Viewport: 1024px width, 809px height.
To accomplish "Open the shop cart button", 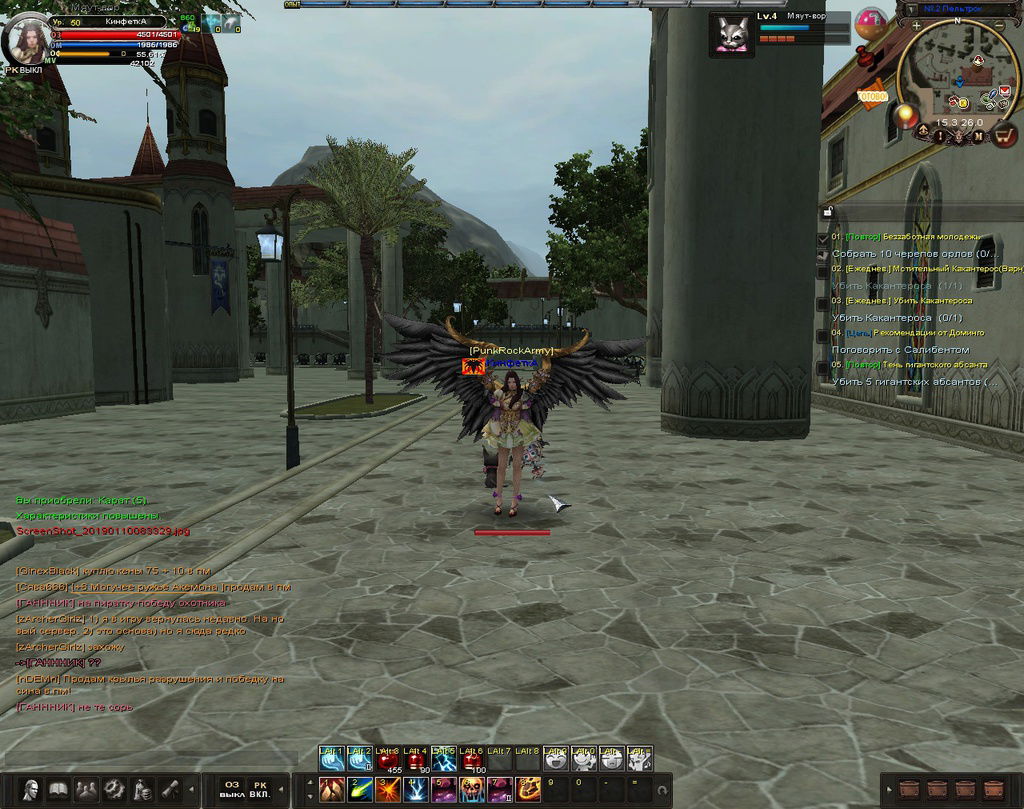I will [x=1004, y=135].
